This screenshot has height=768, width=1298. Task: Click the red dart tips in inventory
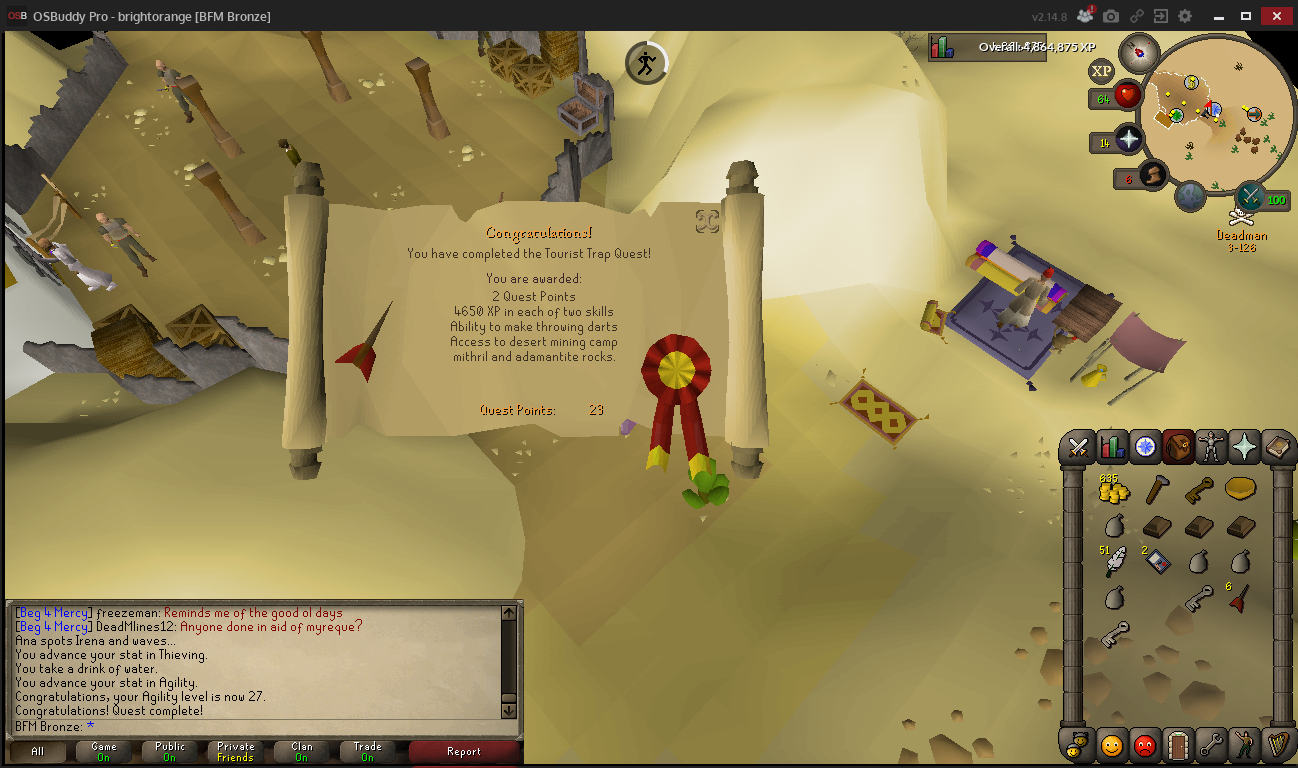1240,598
